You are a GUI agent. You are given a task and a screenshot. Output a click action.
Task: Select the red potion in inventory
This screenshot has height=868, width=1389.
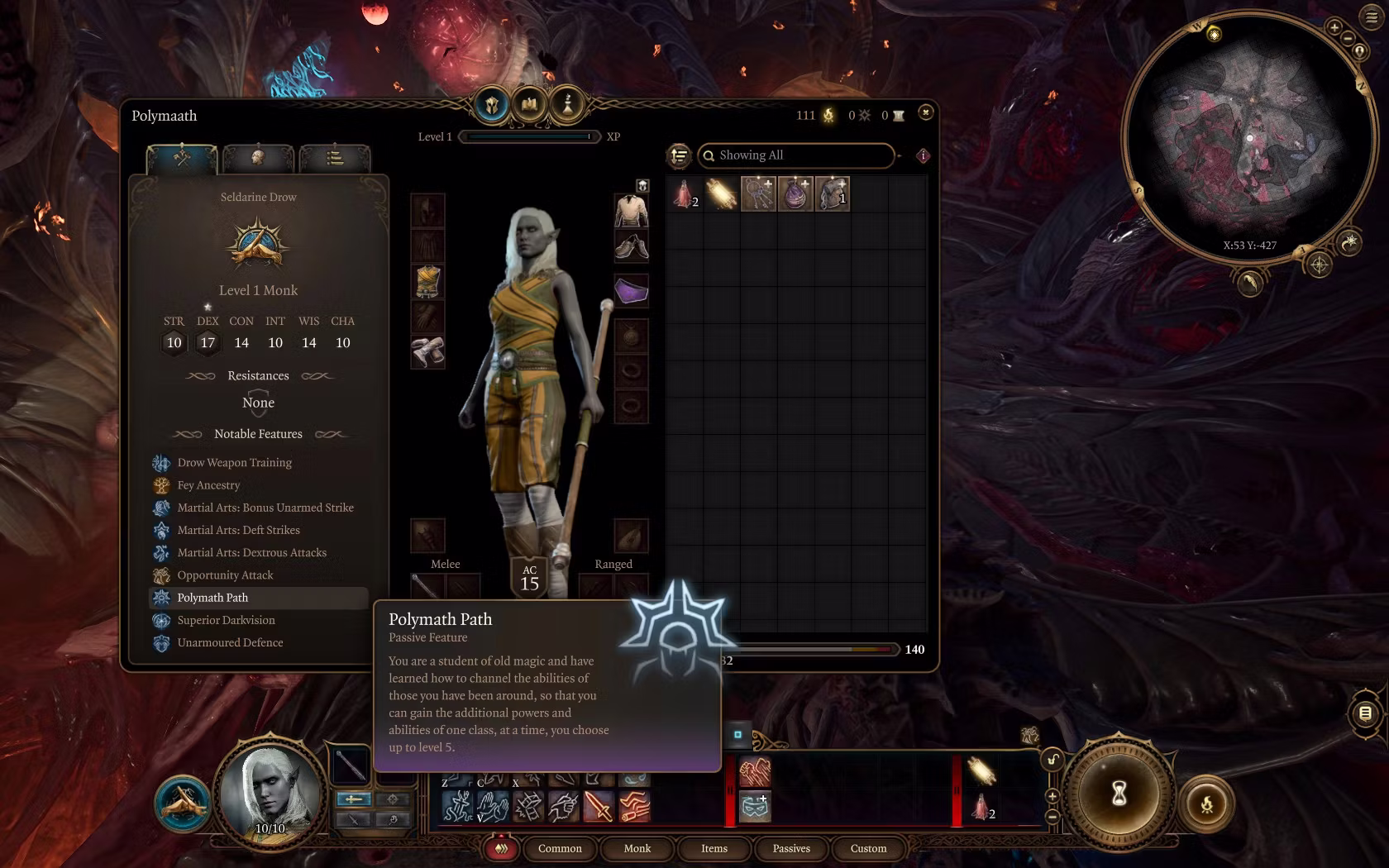click(684, 194)
